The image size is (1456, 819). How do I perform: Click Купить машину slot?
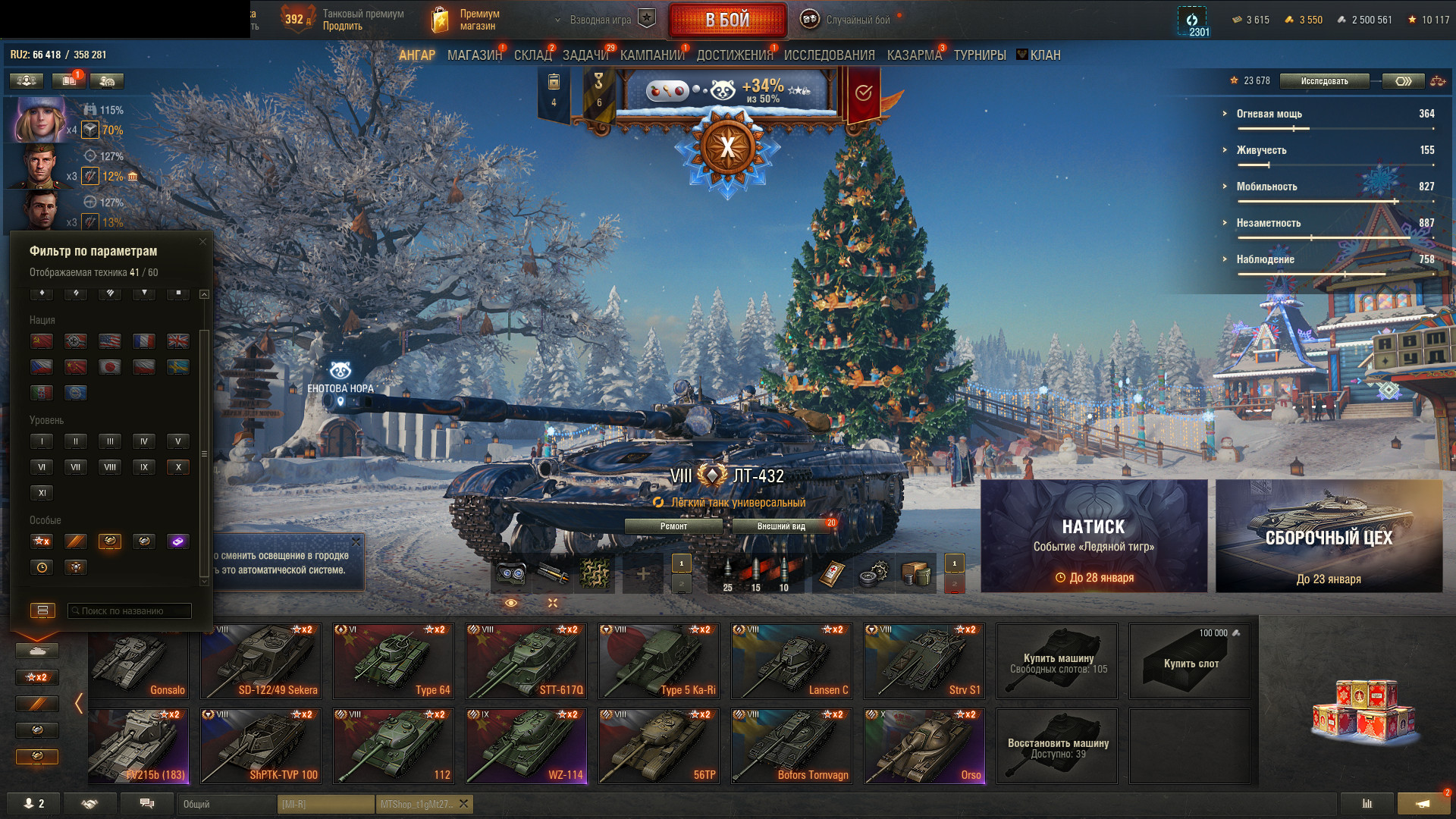pos(1057,661)
